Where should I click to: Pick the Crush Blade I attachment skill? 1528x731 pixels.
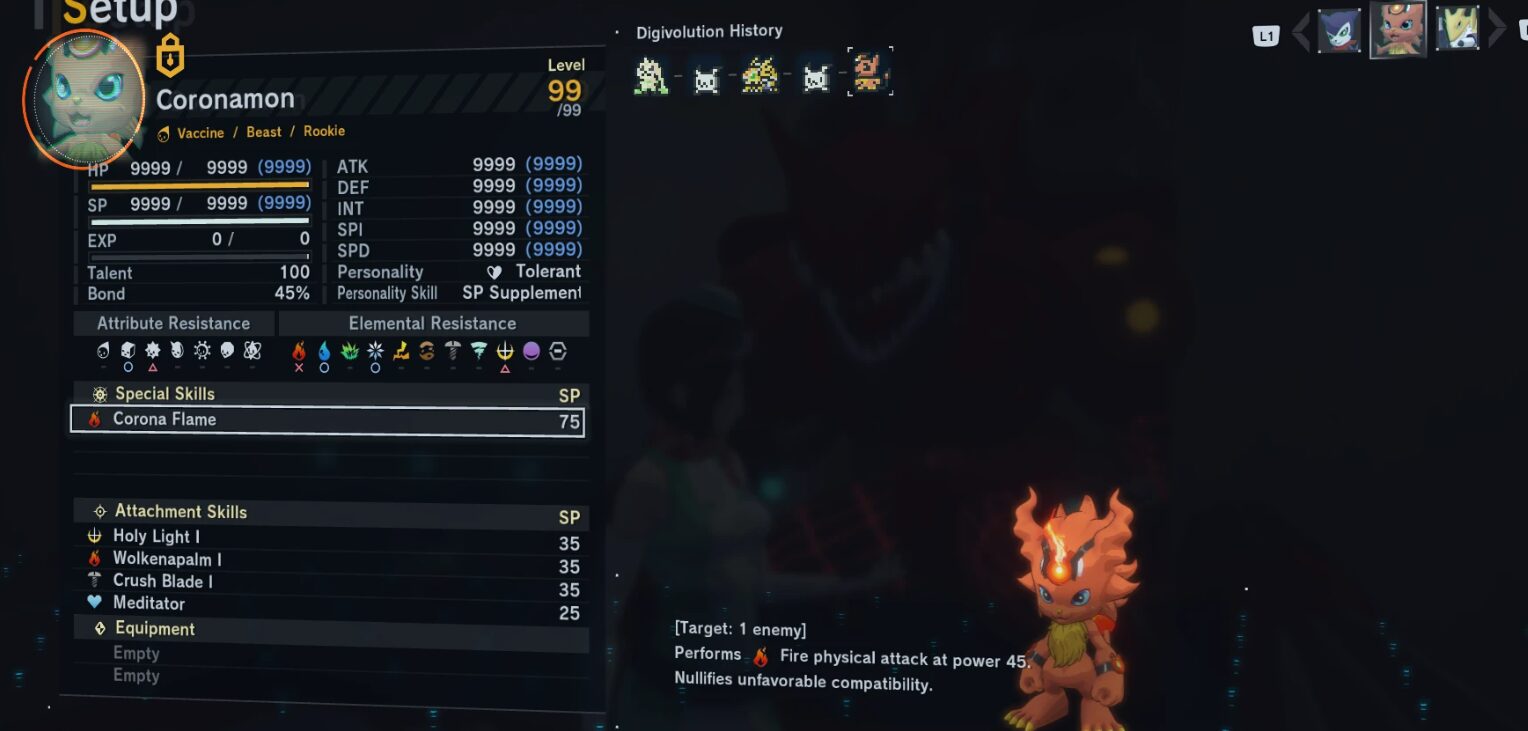tap(162, 581)
